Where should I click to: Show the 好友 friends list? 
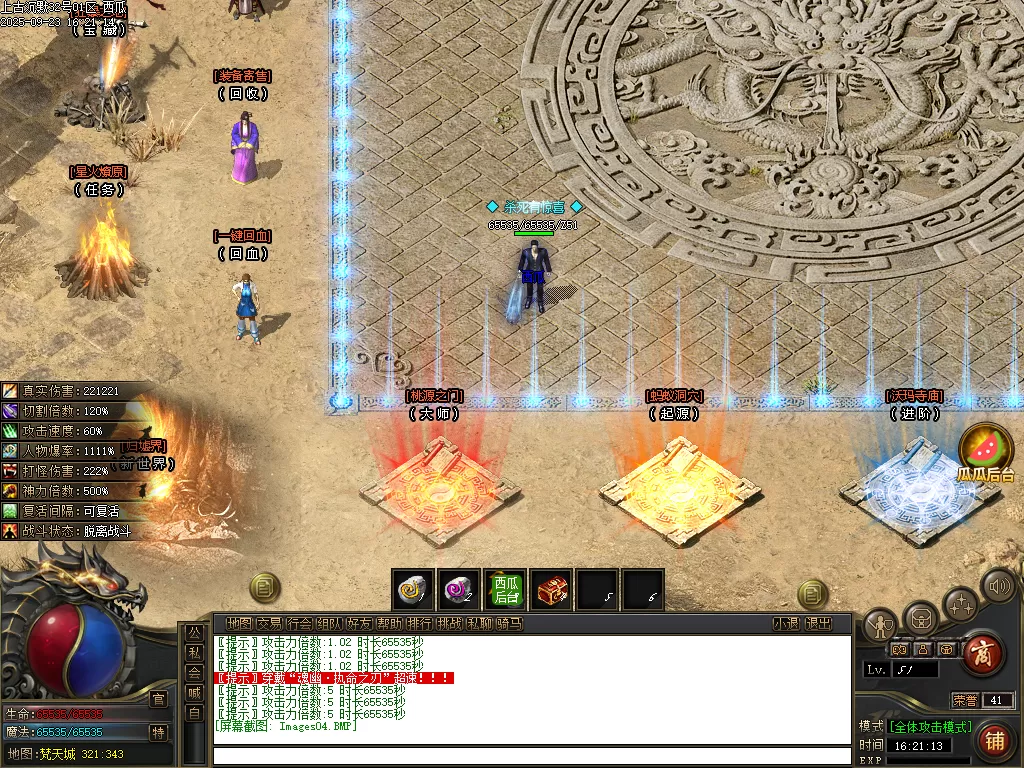click(x=359, y=624)
